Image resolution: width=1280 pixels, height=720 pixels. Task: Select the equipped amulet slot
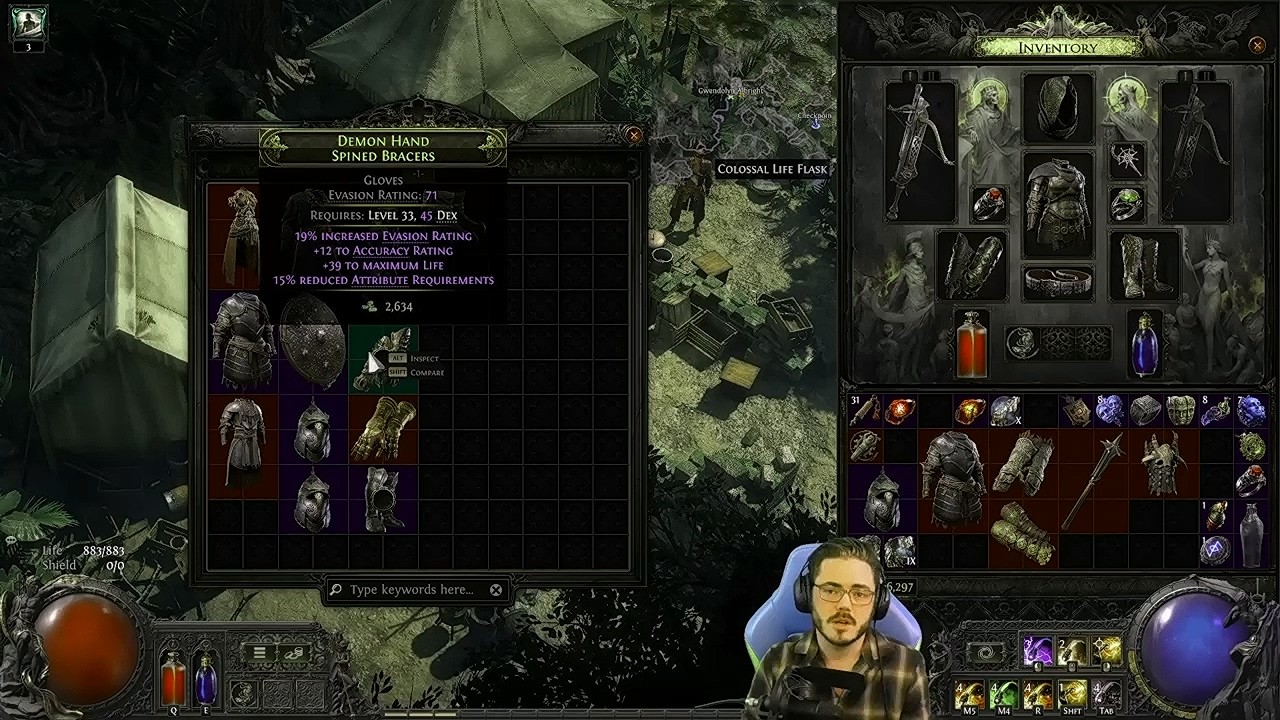(1127, 158)
